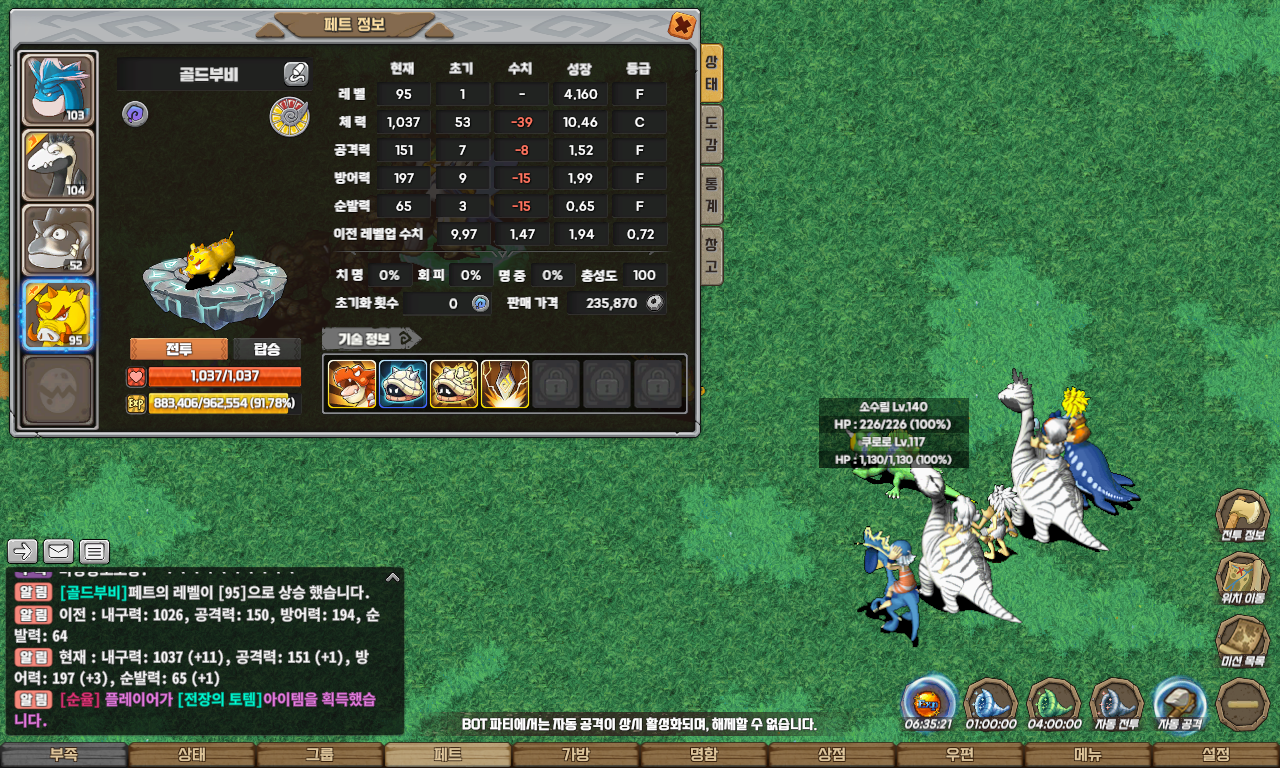This screenshot has height=768, width=1280.
Task: Toggle the 자동 전투 auto battle button
Action: pos(1116,703)
